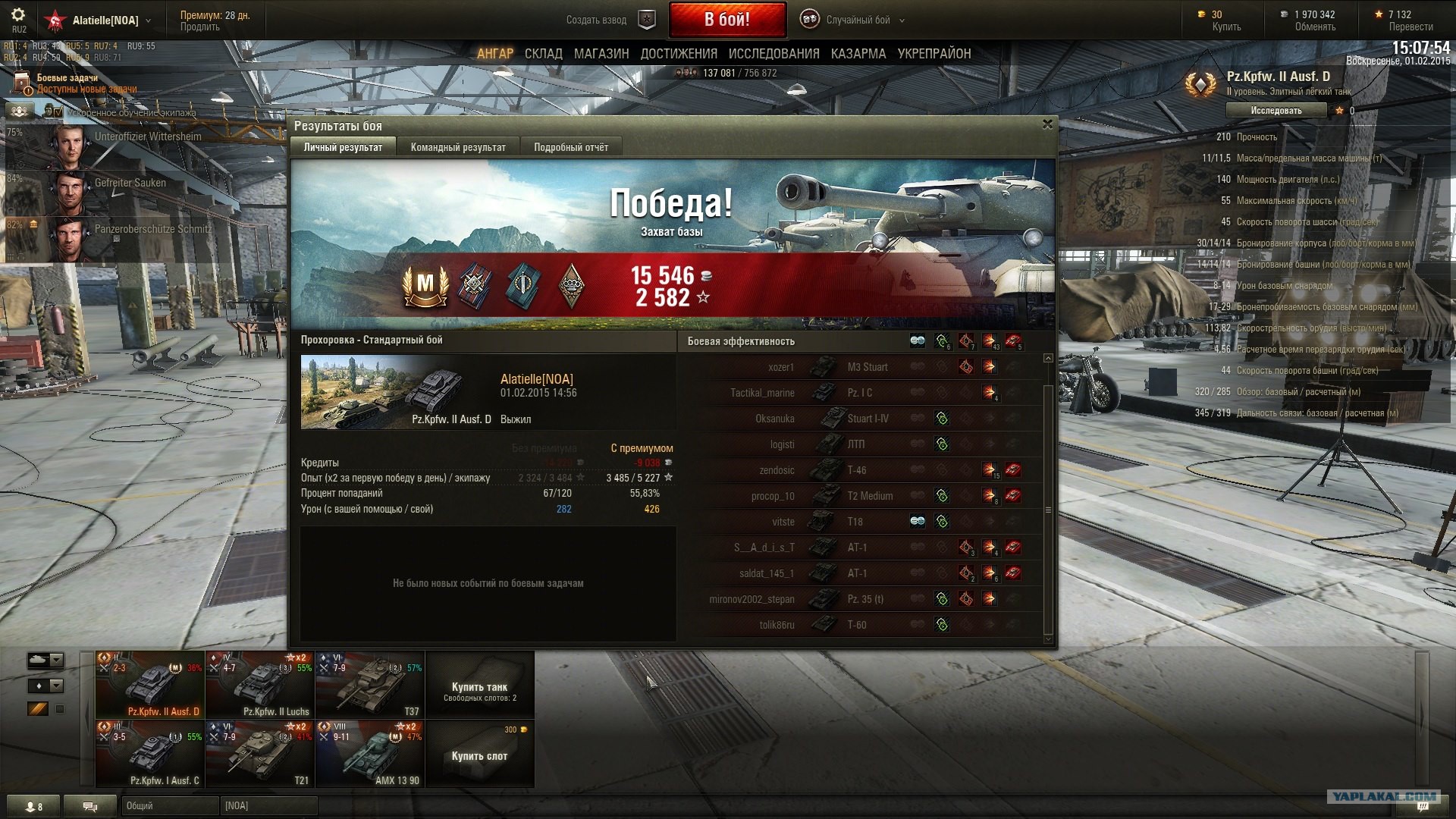The image size is (1456, 819).
Task: Switch to the Командный результат tab
Action: (457, 147)
